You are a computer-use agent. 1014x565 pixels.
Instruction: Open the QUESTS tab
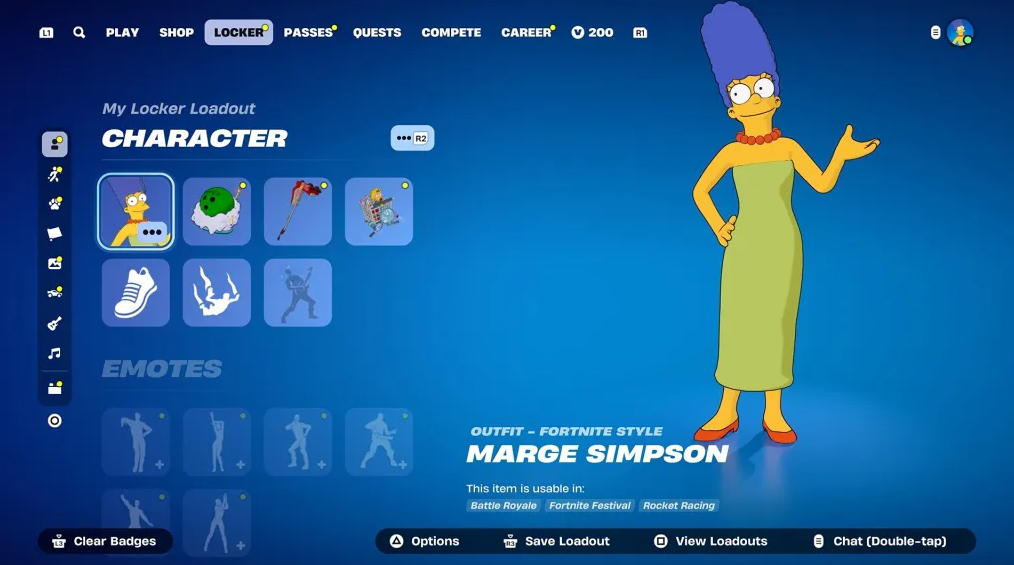click(x=377, y=33)
